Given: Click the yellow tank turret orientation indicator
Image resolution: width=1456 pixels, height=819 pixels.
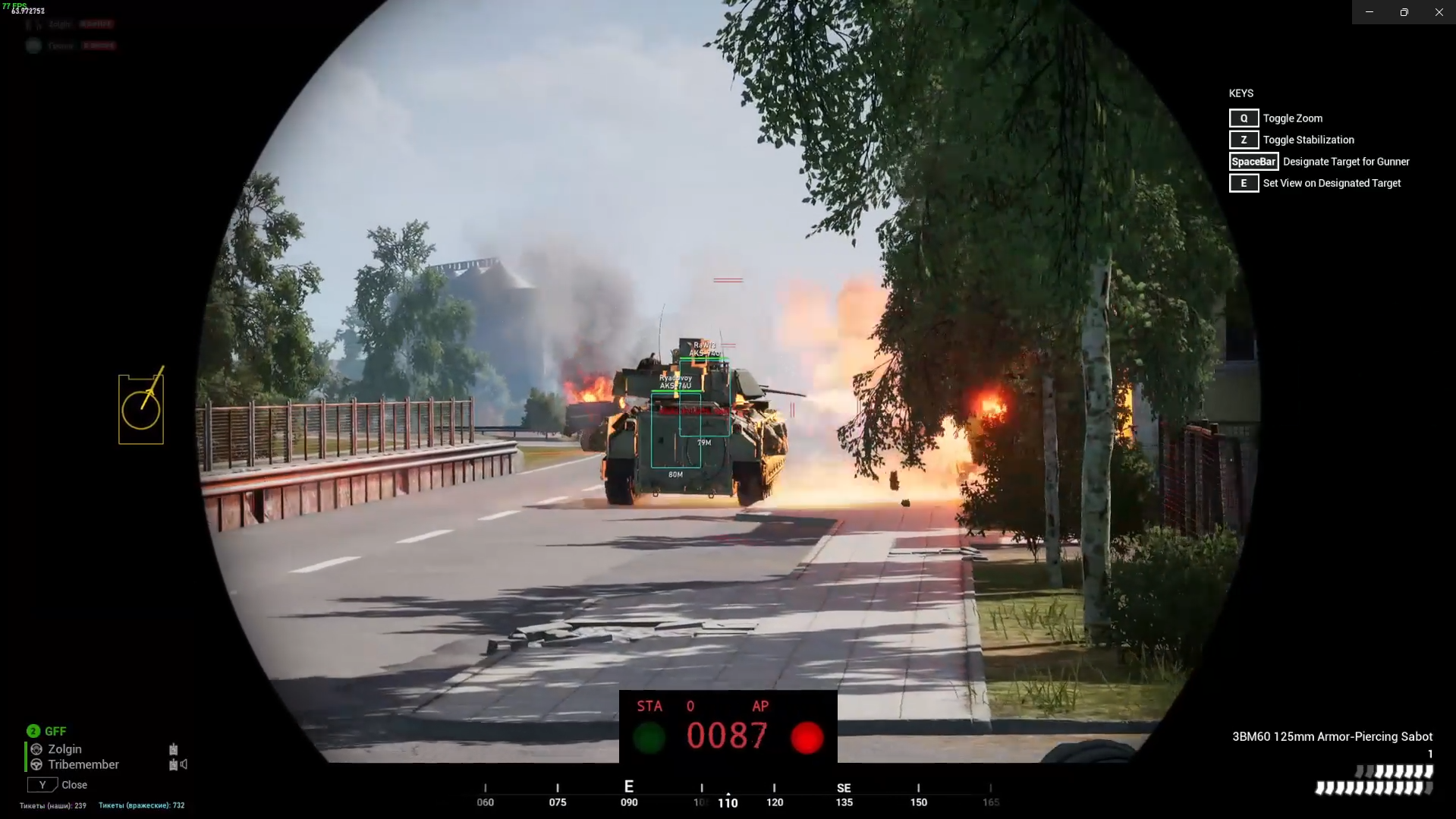Looking at the screenshot, I should click(141, 408).
